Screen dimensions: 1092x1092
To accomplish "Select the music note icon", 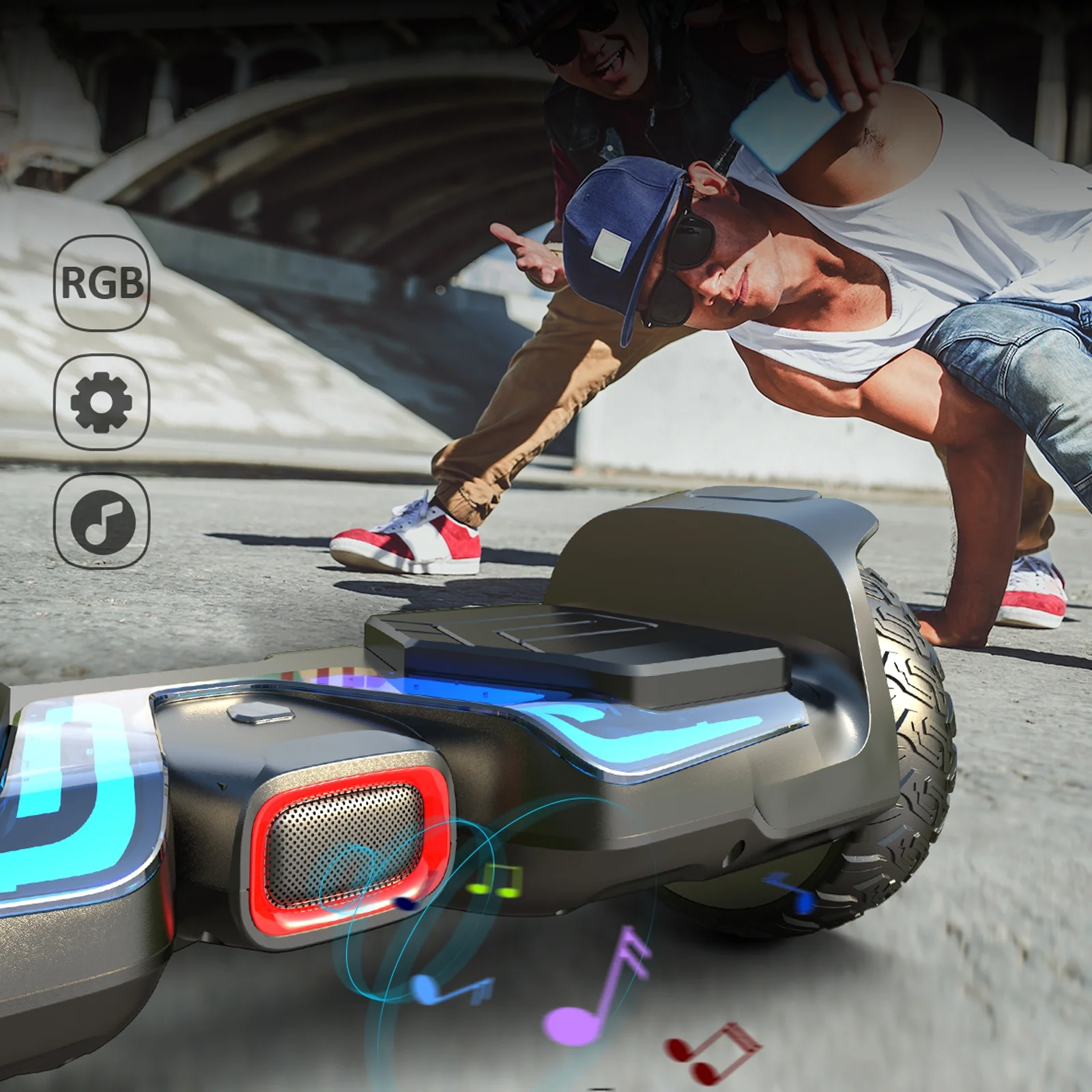I will click(x=101, y=521).
